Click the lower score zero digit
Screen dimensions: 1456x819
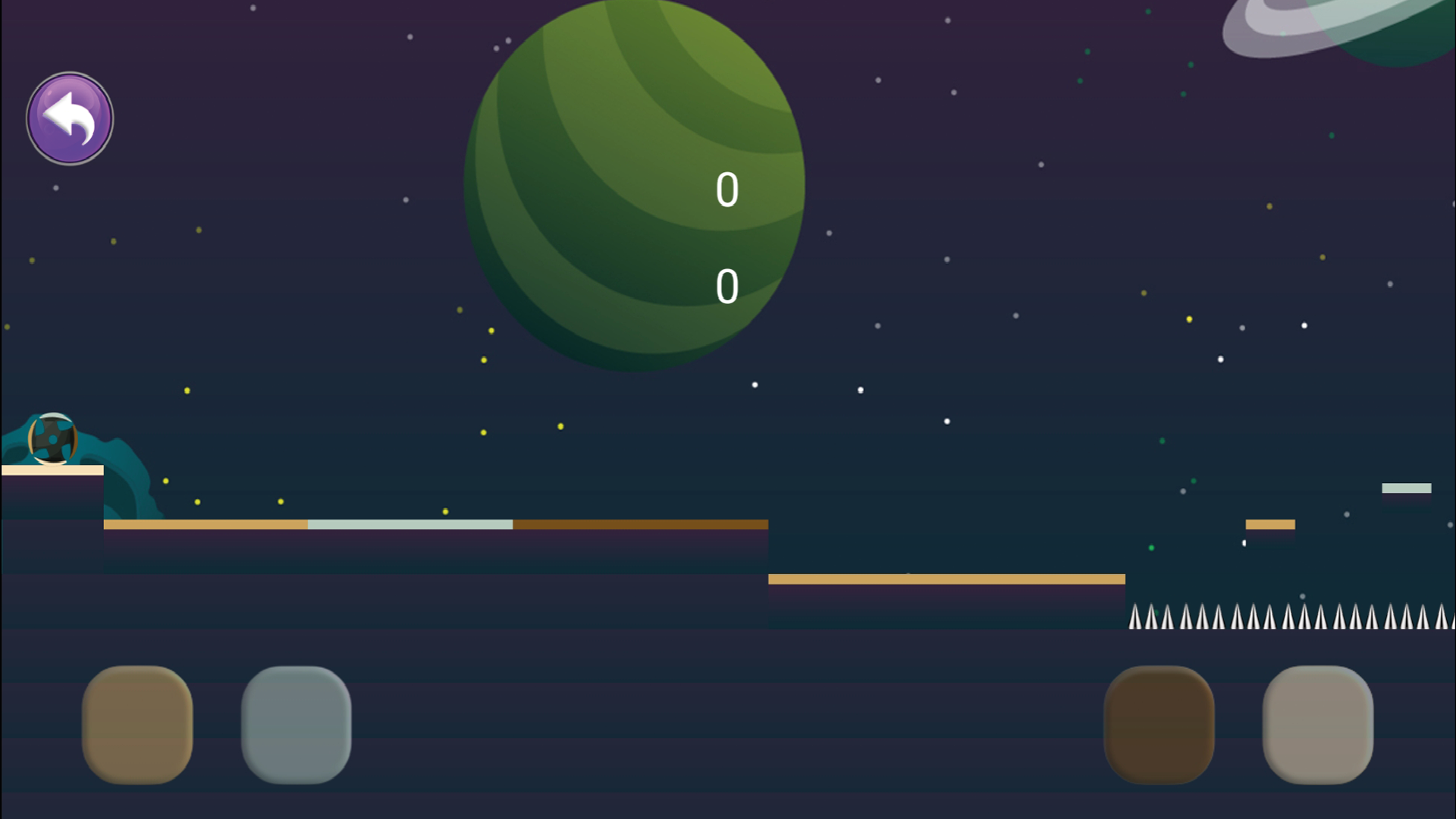click(x=726, y=285)
